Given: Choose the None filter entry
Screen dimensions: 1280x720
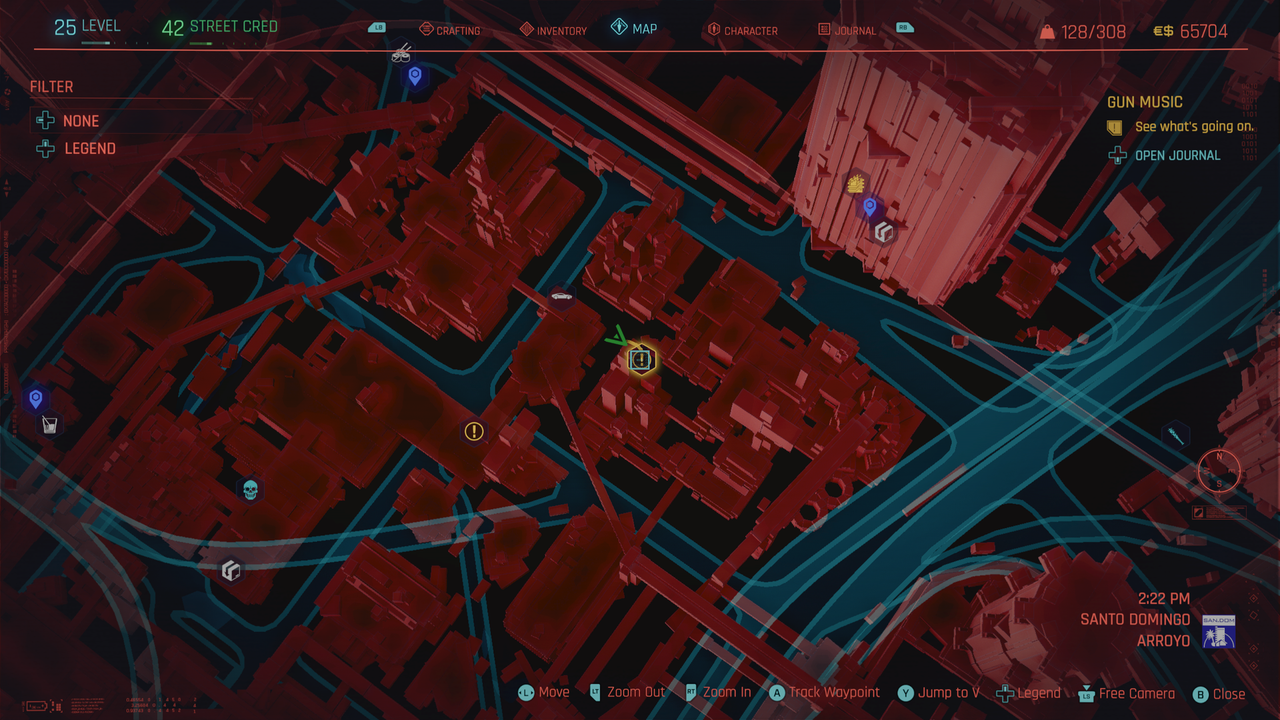Looking at the screenshot, I should [80, 121].
